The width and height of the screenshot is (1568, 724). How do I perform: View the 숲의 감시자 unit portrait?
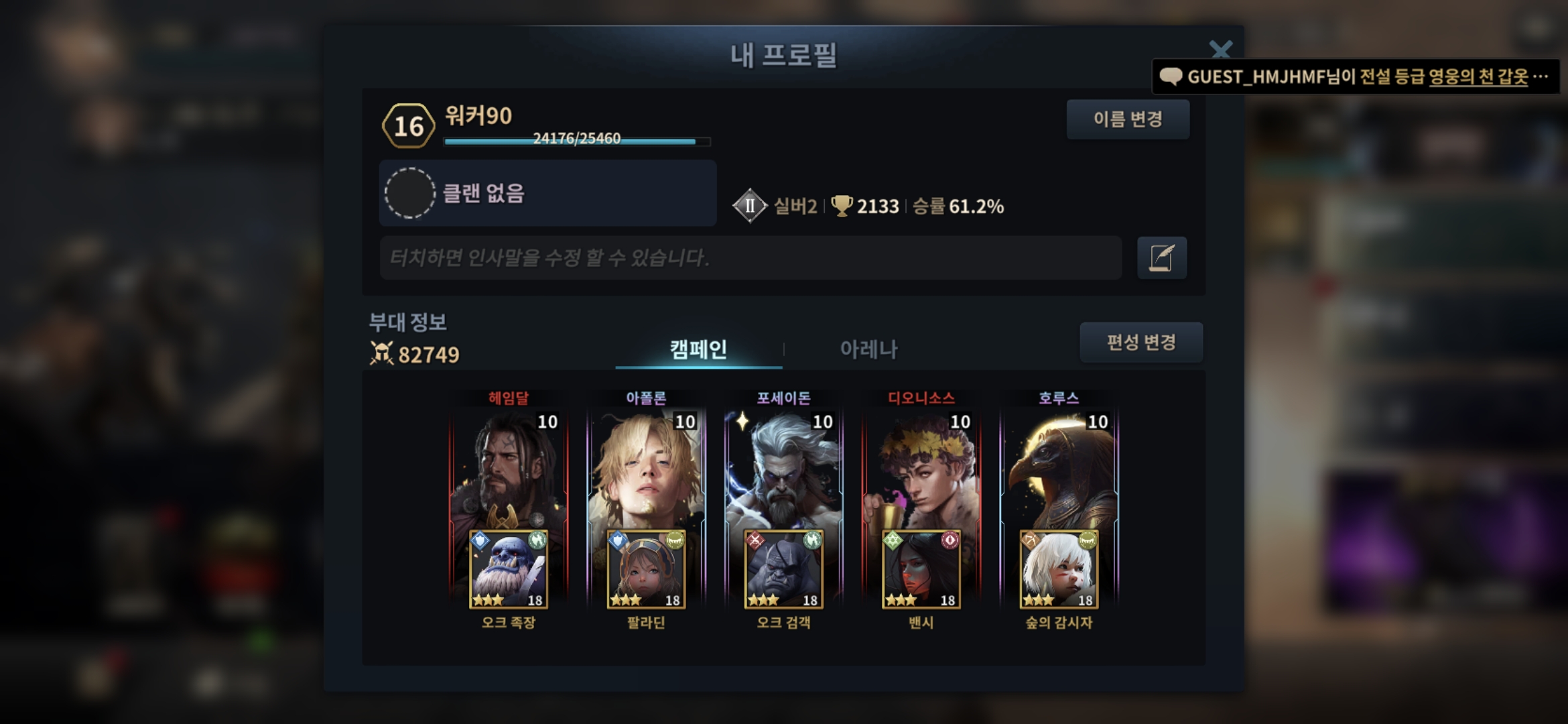click(1059, 570)
